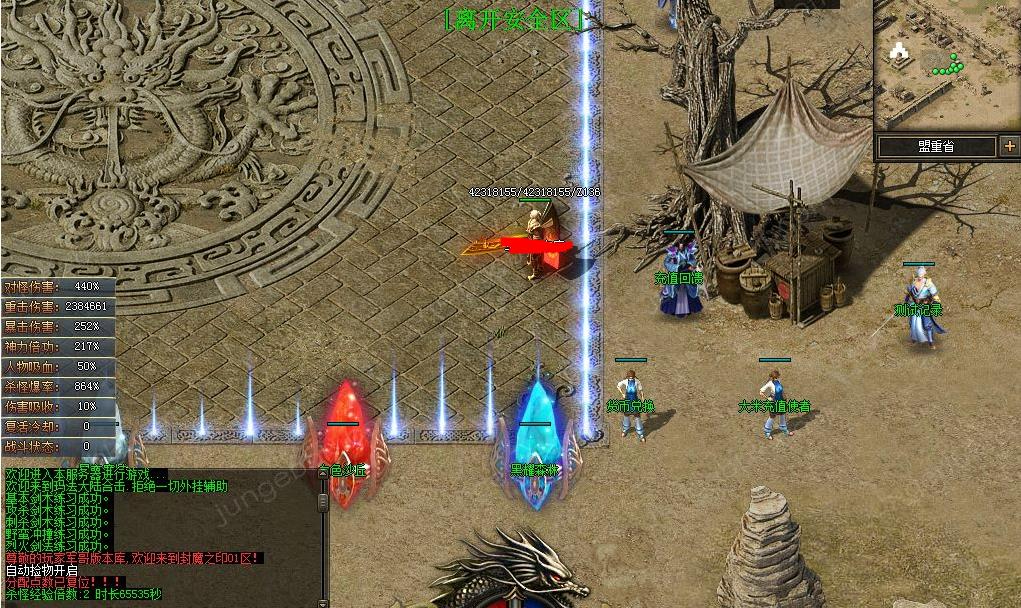Viewport: 1021px width, 608px height.
Task: Click the 盟重省 map name label
Action: click(x=936, y=147)
